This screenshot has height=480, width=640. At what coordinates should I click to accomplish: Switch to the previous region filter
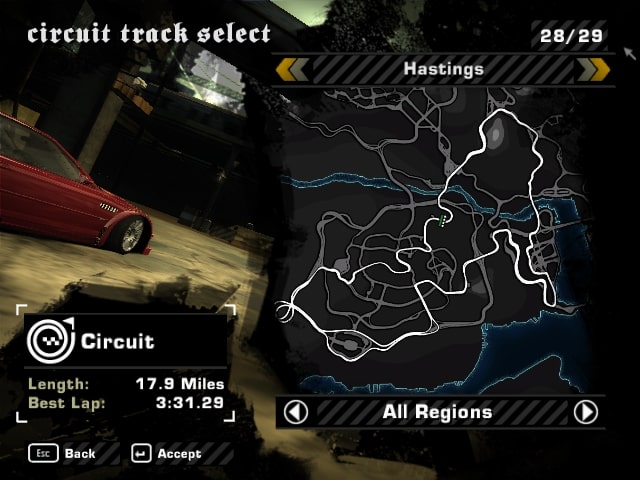(x=296, y=412)
